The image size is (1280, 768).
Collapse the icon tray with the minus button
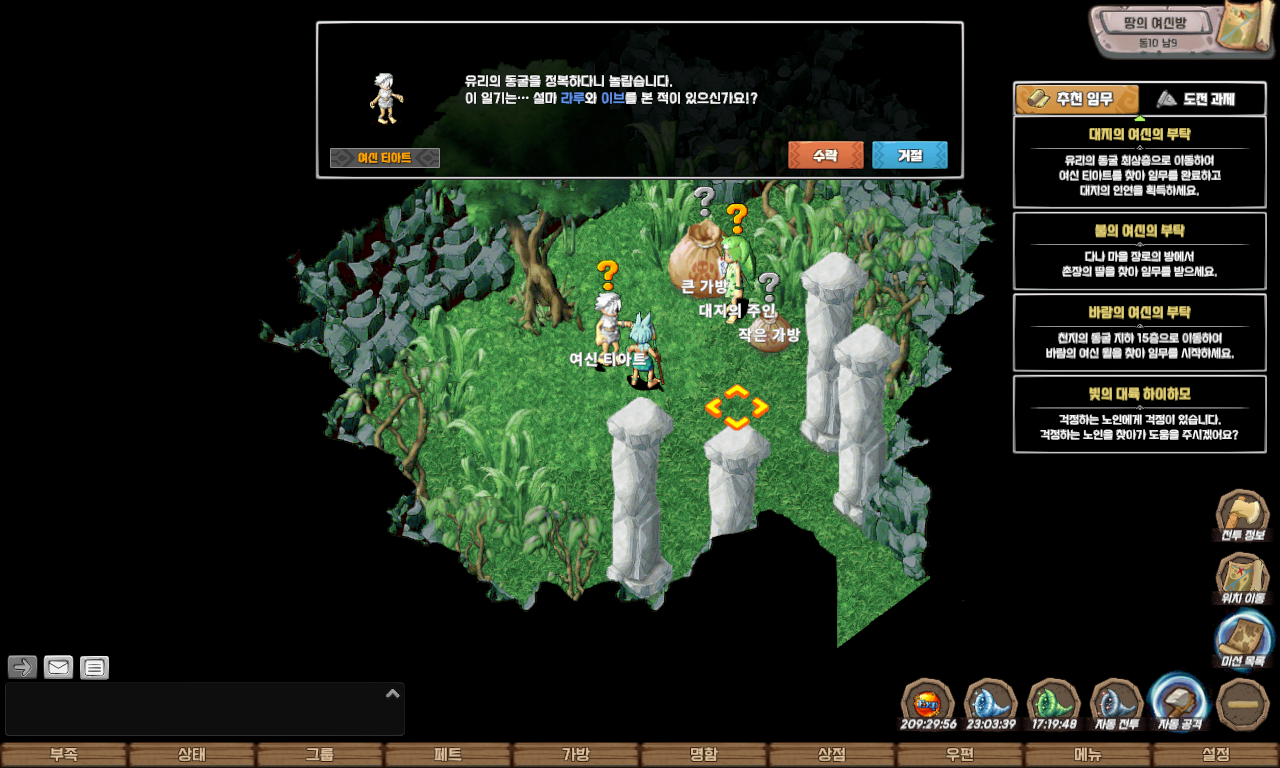tap(1243, 705)
